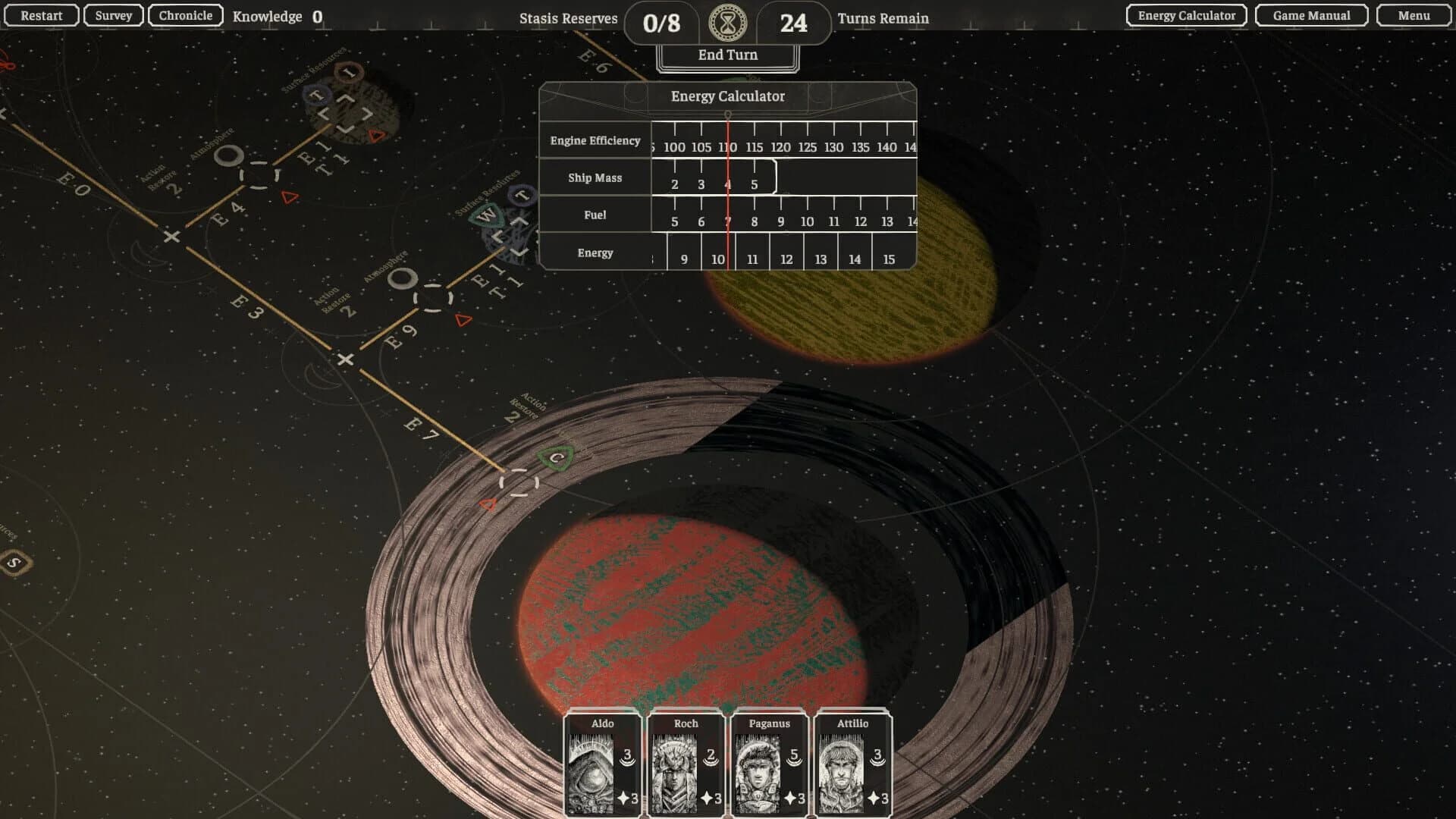1456x819 pixels.
Task: Close the Energy Calculator via its toolbar button
Action: point(1185,15)
